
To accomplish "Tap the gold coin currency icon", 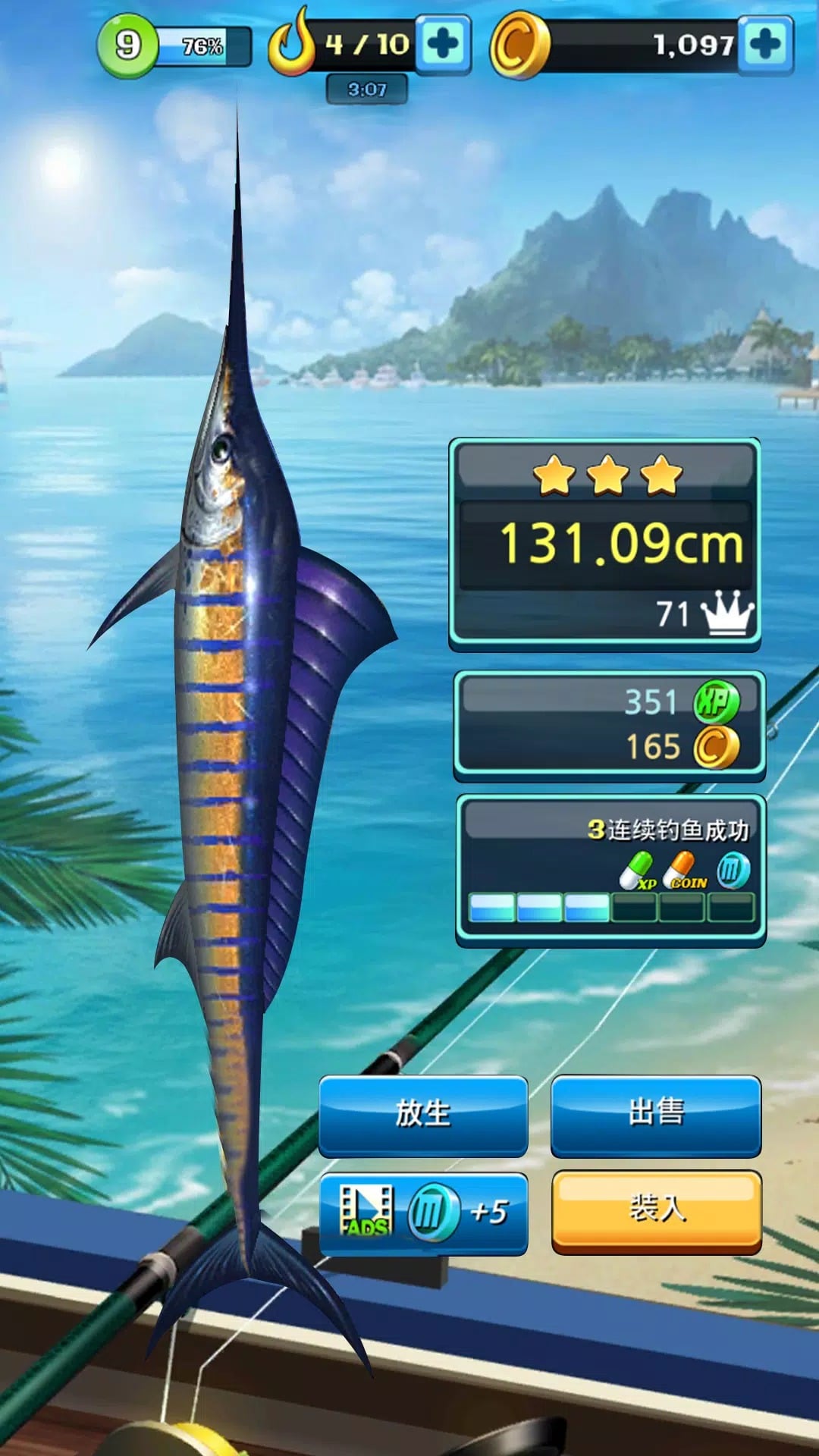I will click(519, 45).
